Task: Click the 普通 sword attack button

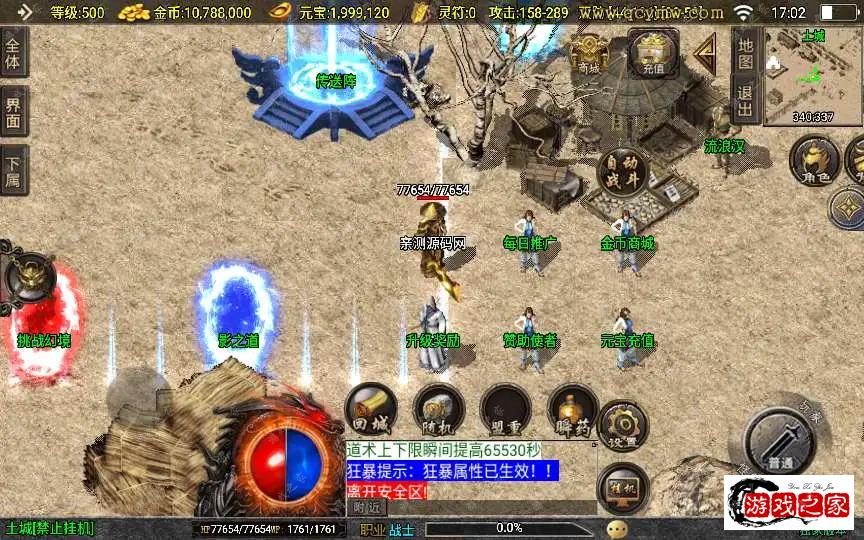Action: [x=778, y=441]
